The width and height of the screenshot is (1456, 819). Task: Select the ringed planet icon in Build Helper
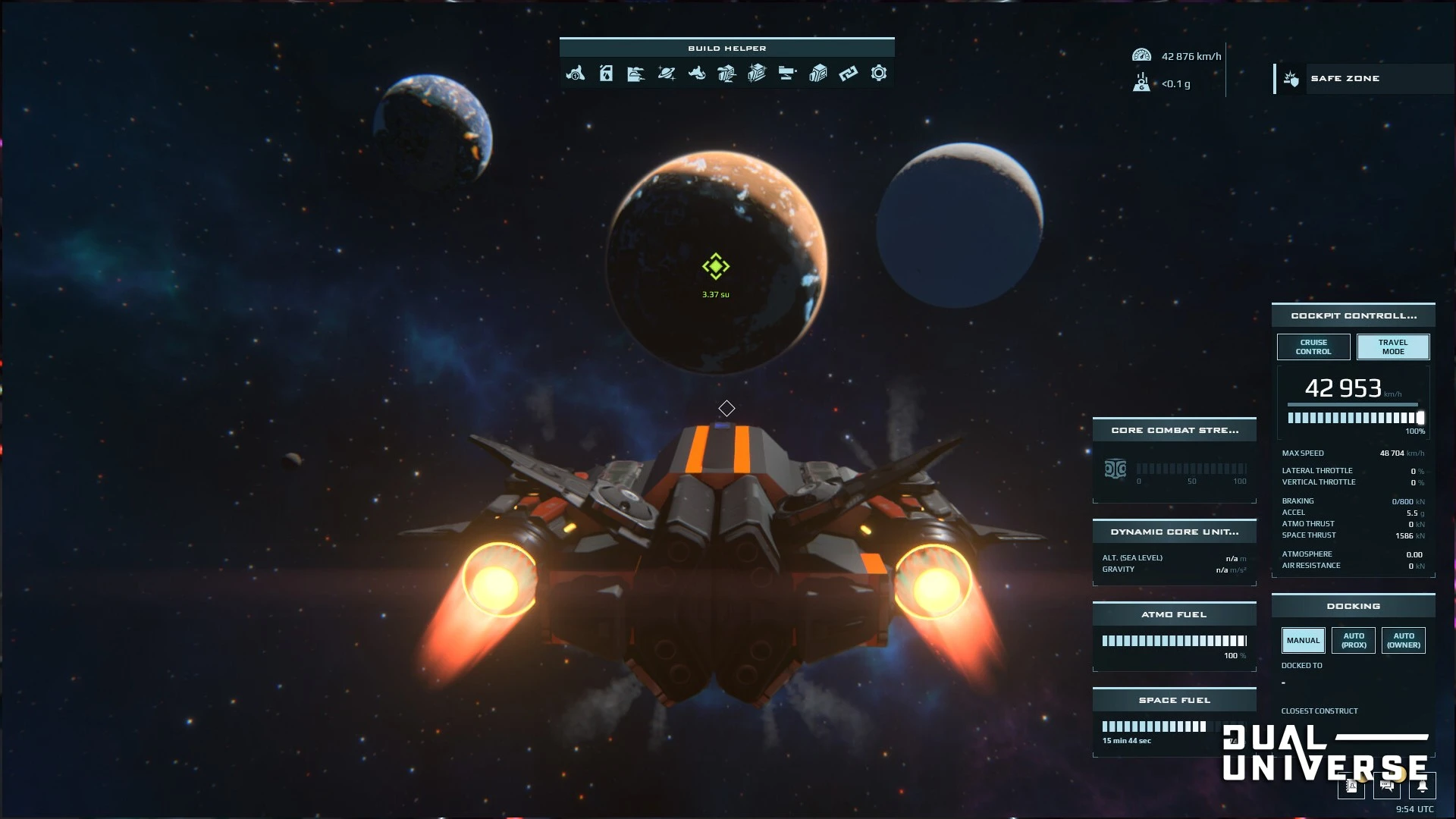(x=667, y=74)
